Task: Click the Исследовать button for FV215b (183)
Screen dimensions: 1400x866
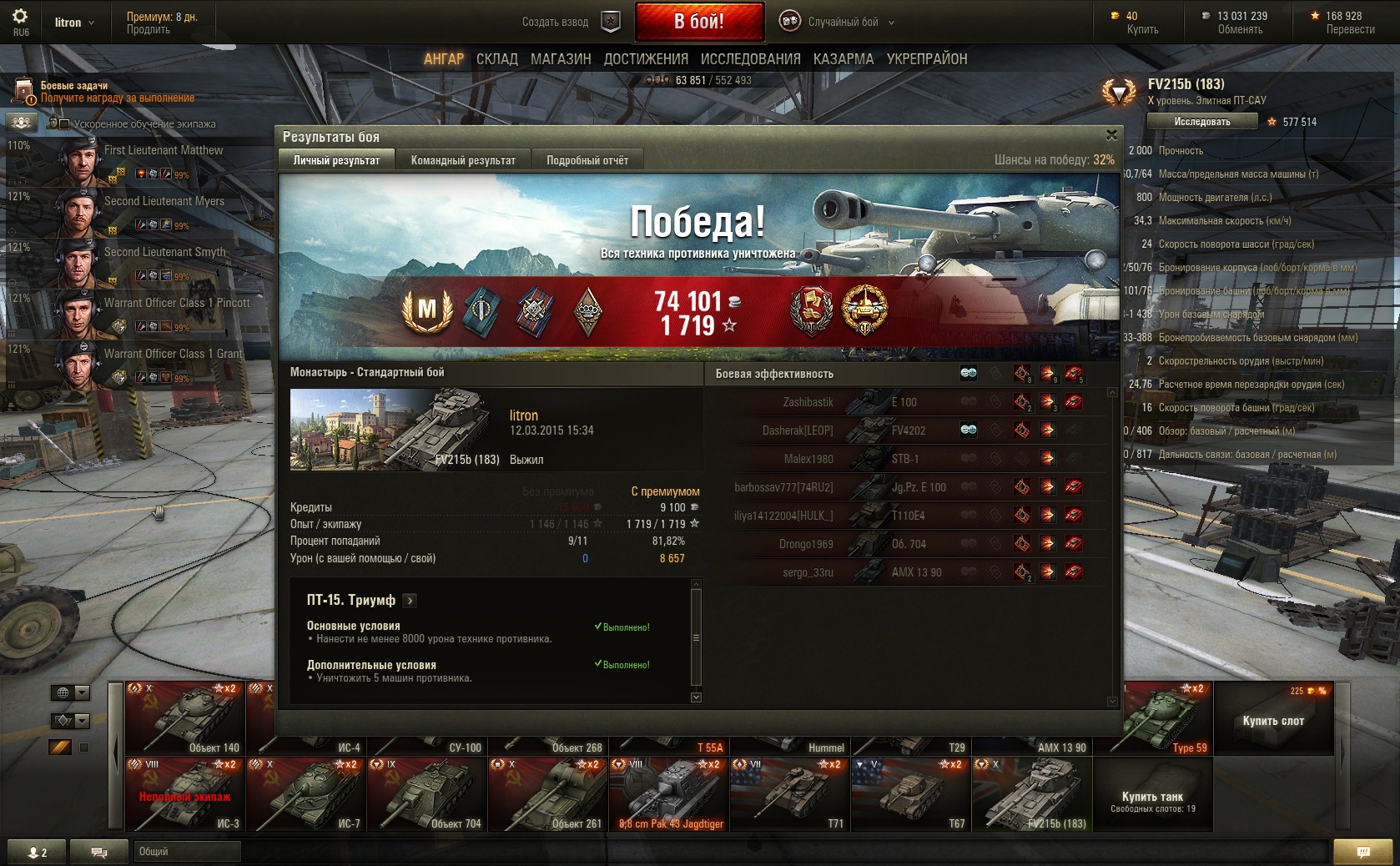Action: (x=1201, y=122)
